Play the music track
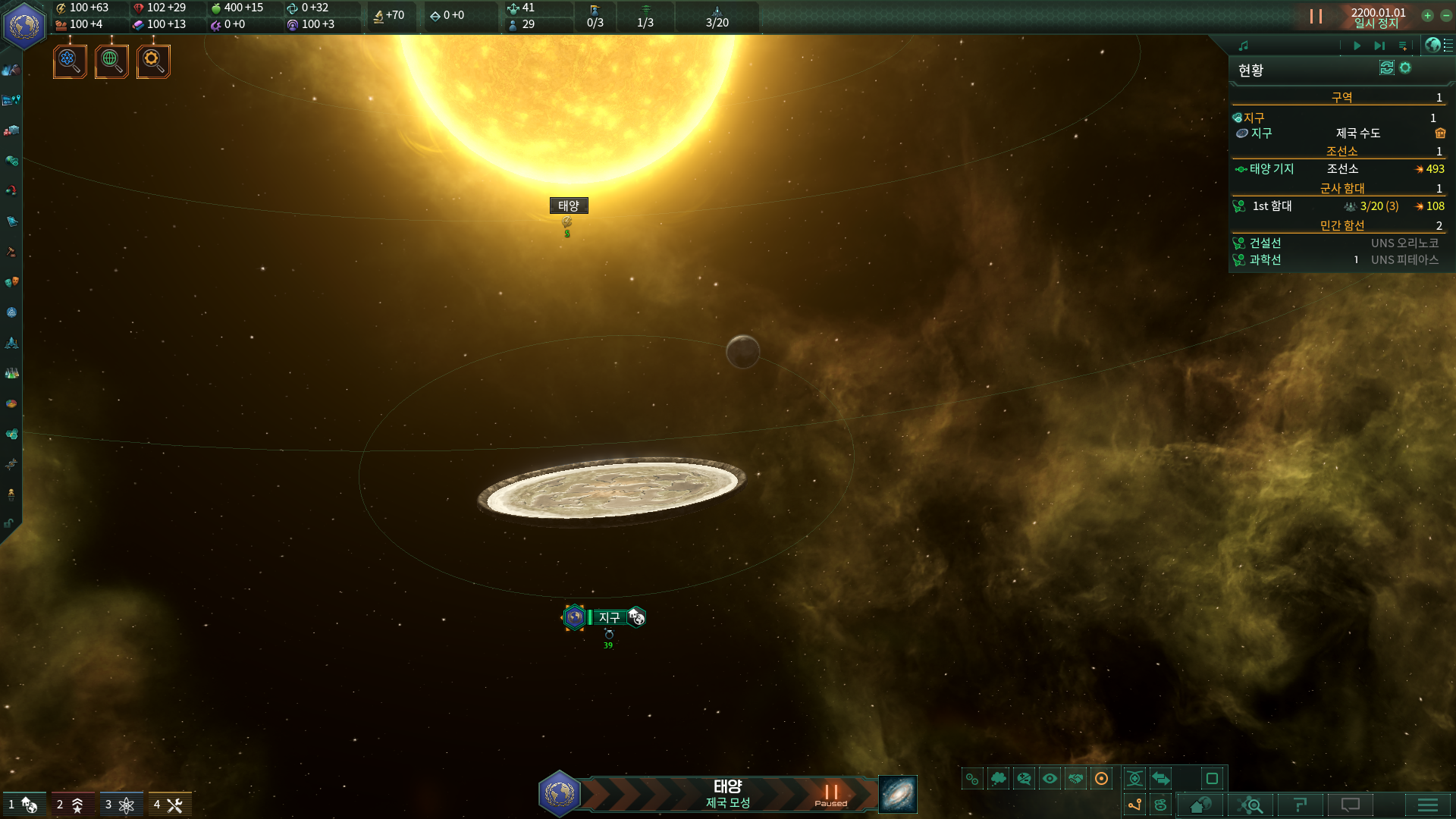The image size is (1456, 819). click(x=1357, y=46)
